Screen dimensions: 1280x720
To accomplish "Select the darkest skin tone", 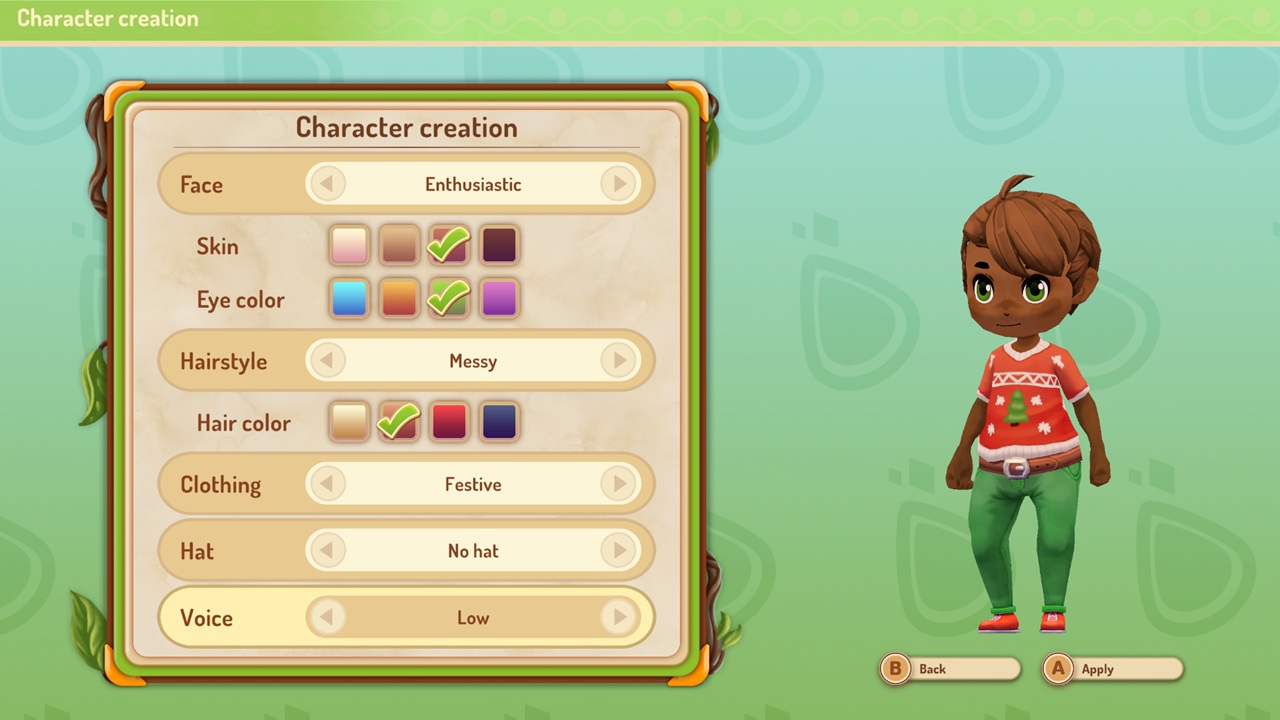I will pyautogui.click(x=498, y=245).
